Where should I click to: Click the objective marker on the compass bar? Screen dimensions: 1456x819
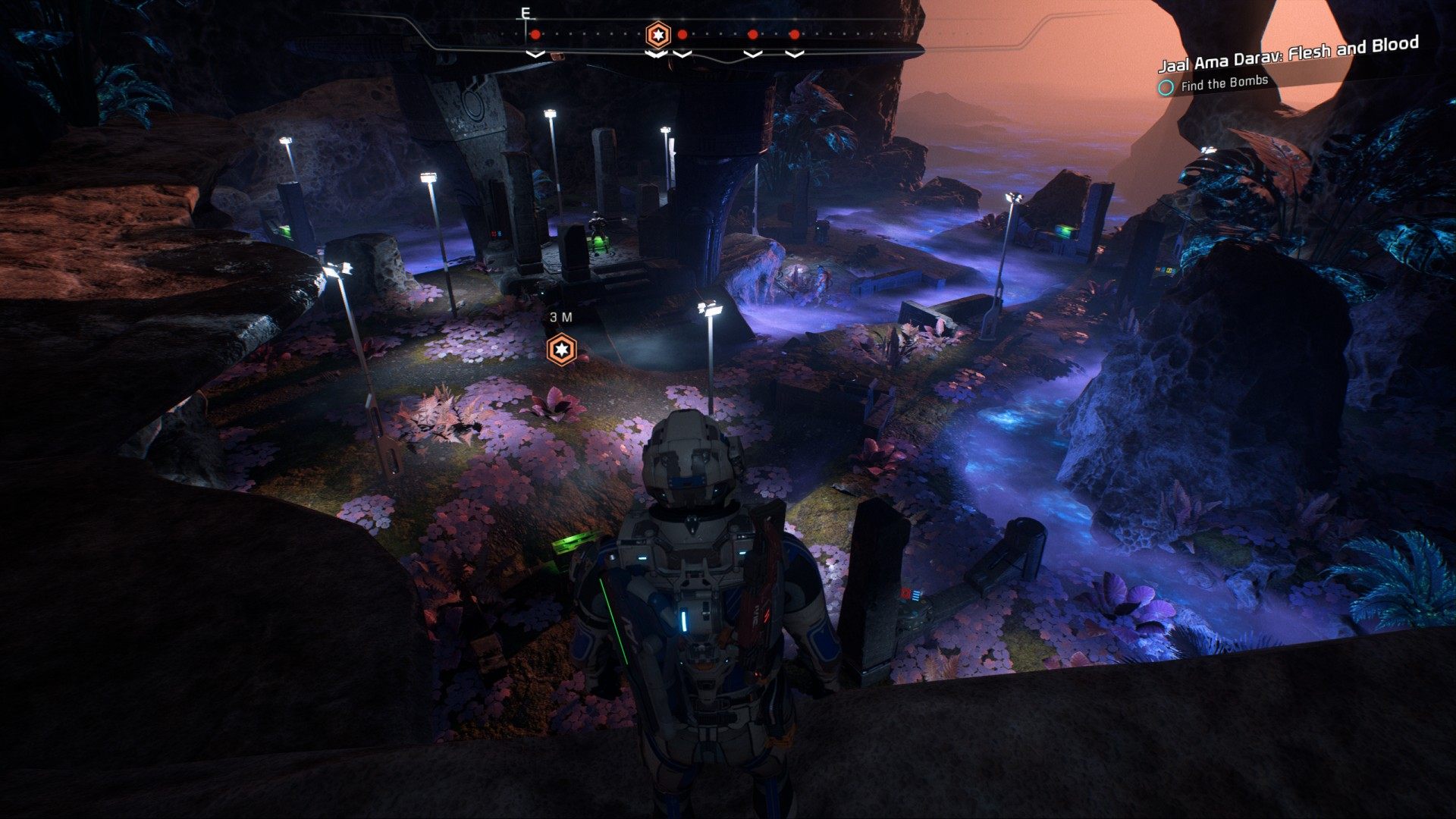point(657,35)
